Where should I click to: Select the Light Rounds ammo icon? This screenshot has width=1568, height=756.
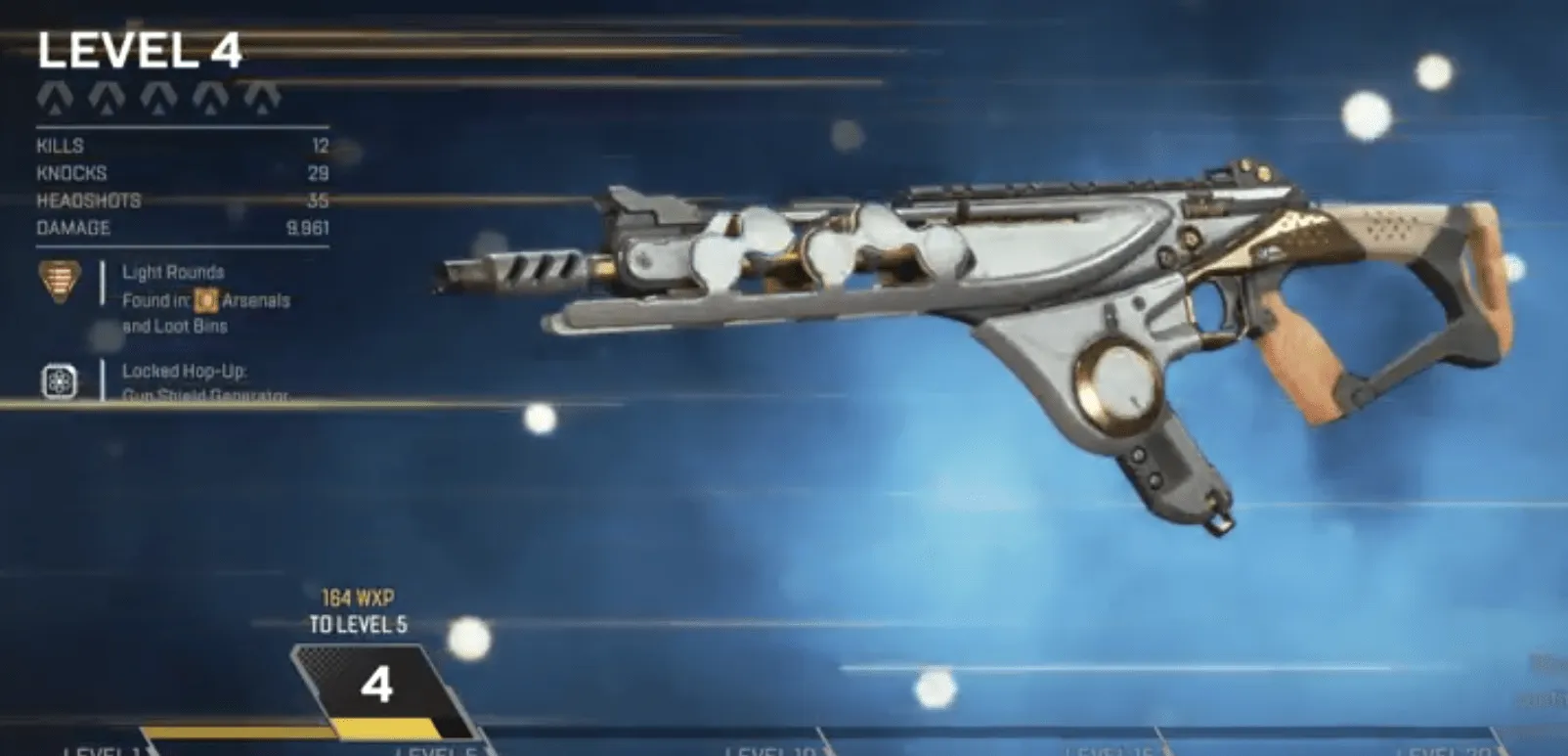click(x=61, y=279)
